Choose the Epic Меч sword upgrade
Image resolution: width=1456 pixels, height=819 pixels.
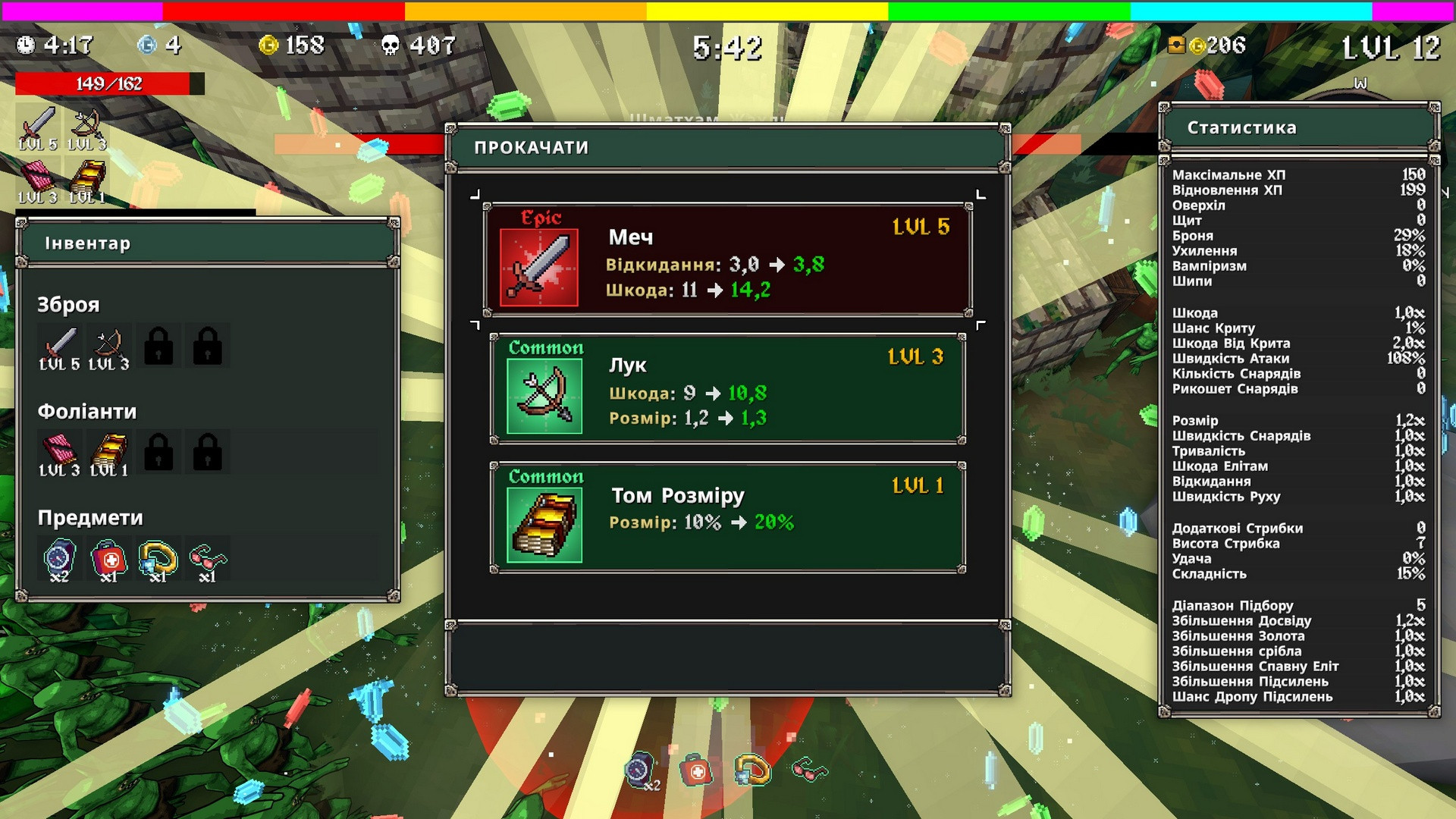coord(727,259)
